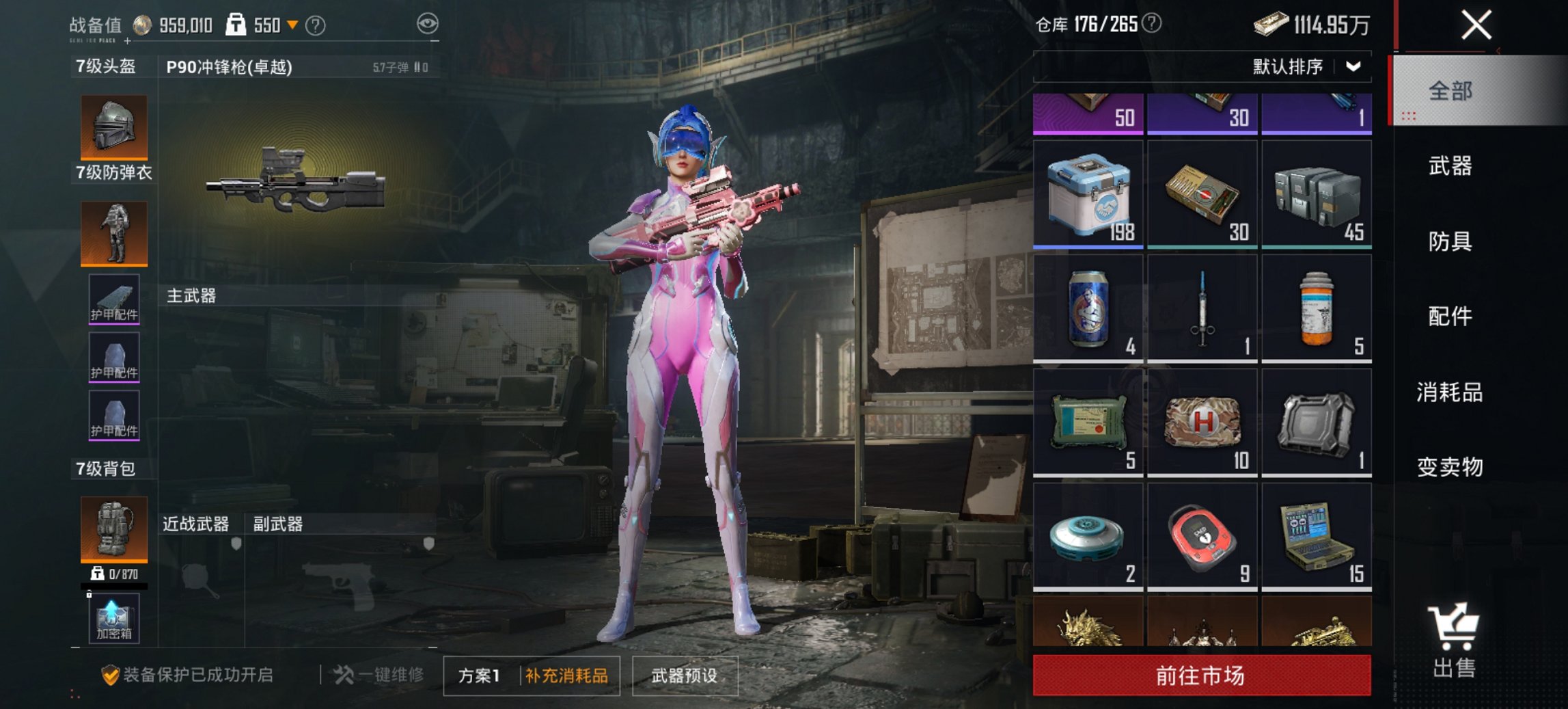Click the painkiller bottle item
This screenshot has width=1568, height=709.
click(x=1317, y=308)
